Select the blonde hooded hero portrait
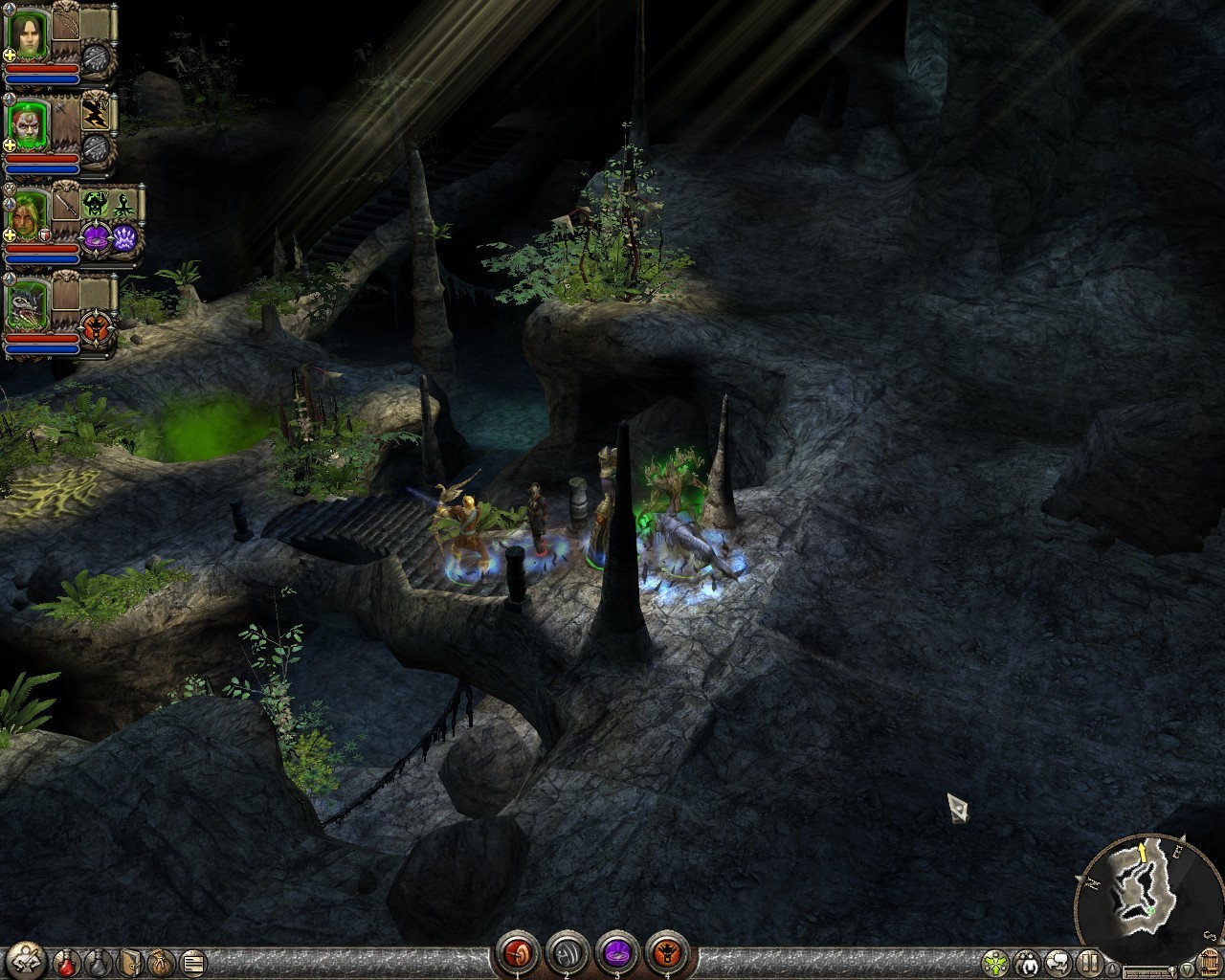 [28, 216]
